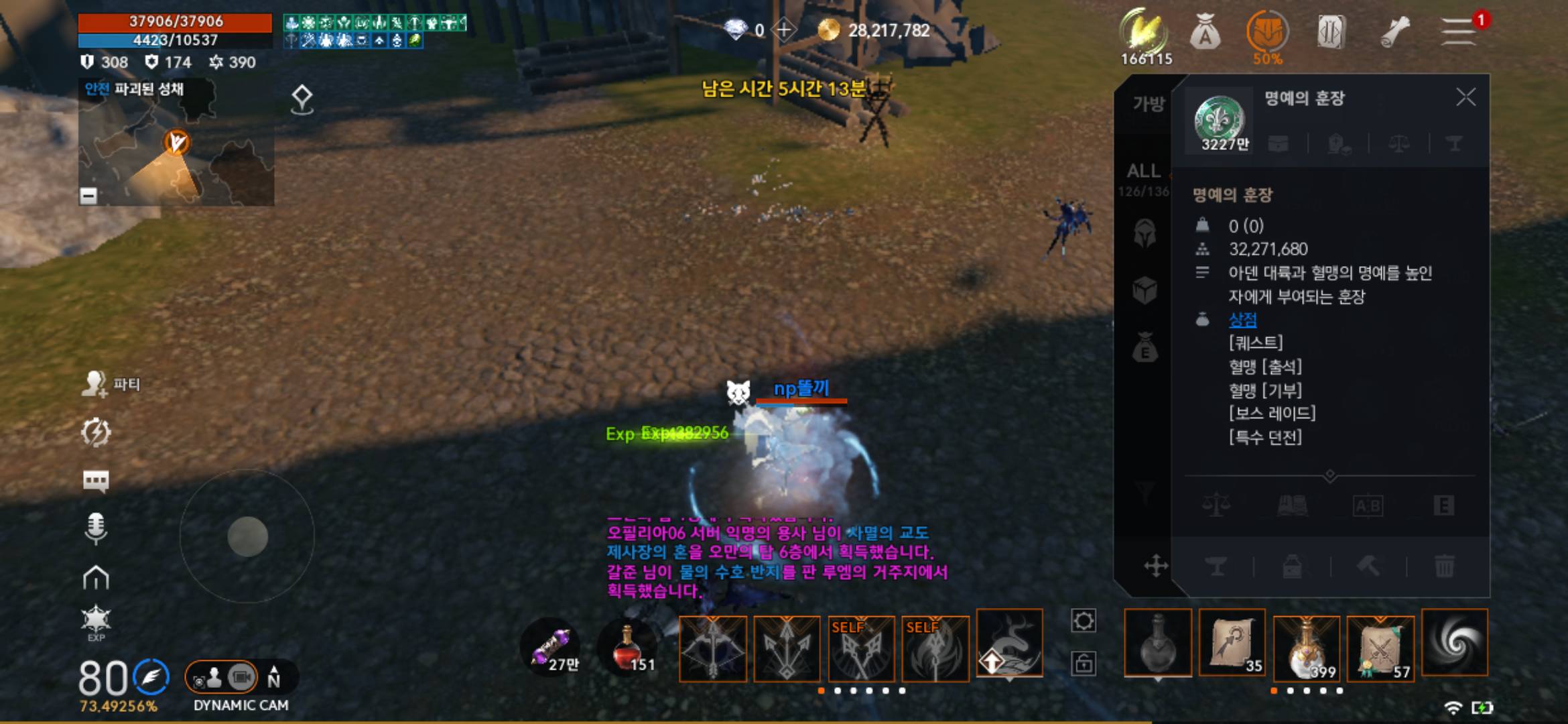
Task: Toggle the auto-battle lightning icon on the left
Action: (97, 432)
